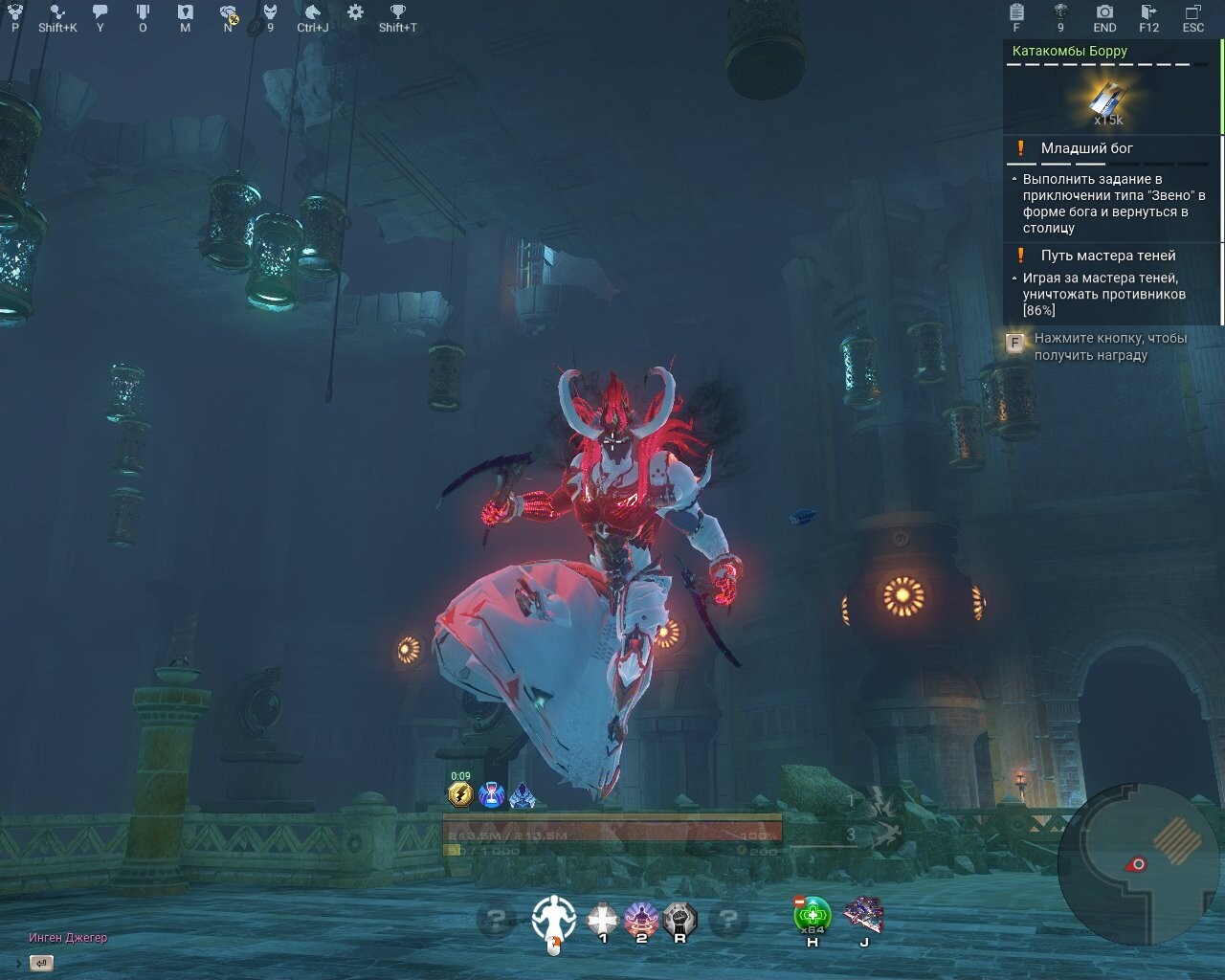Open the character profile icon (P)
Image resolution: width=1225 pixels, height=980 pixels.
click(x=13, y=13)
